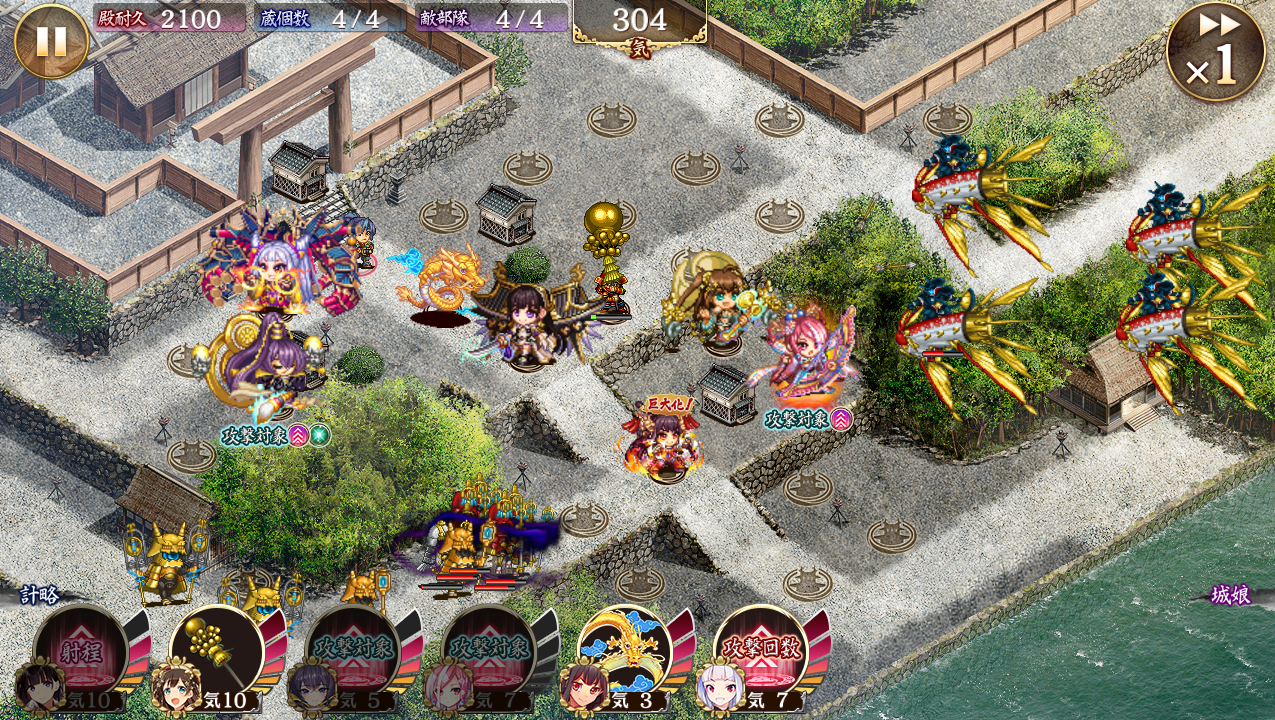Screen dimensions: 1275x720
Task: Pause the battle with the pause button
Action: [51, 41]
